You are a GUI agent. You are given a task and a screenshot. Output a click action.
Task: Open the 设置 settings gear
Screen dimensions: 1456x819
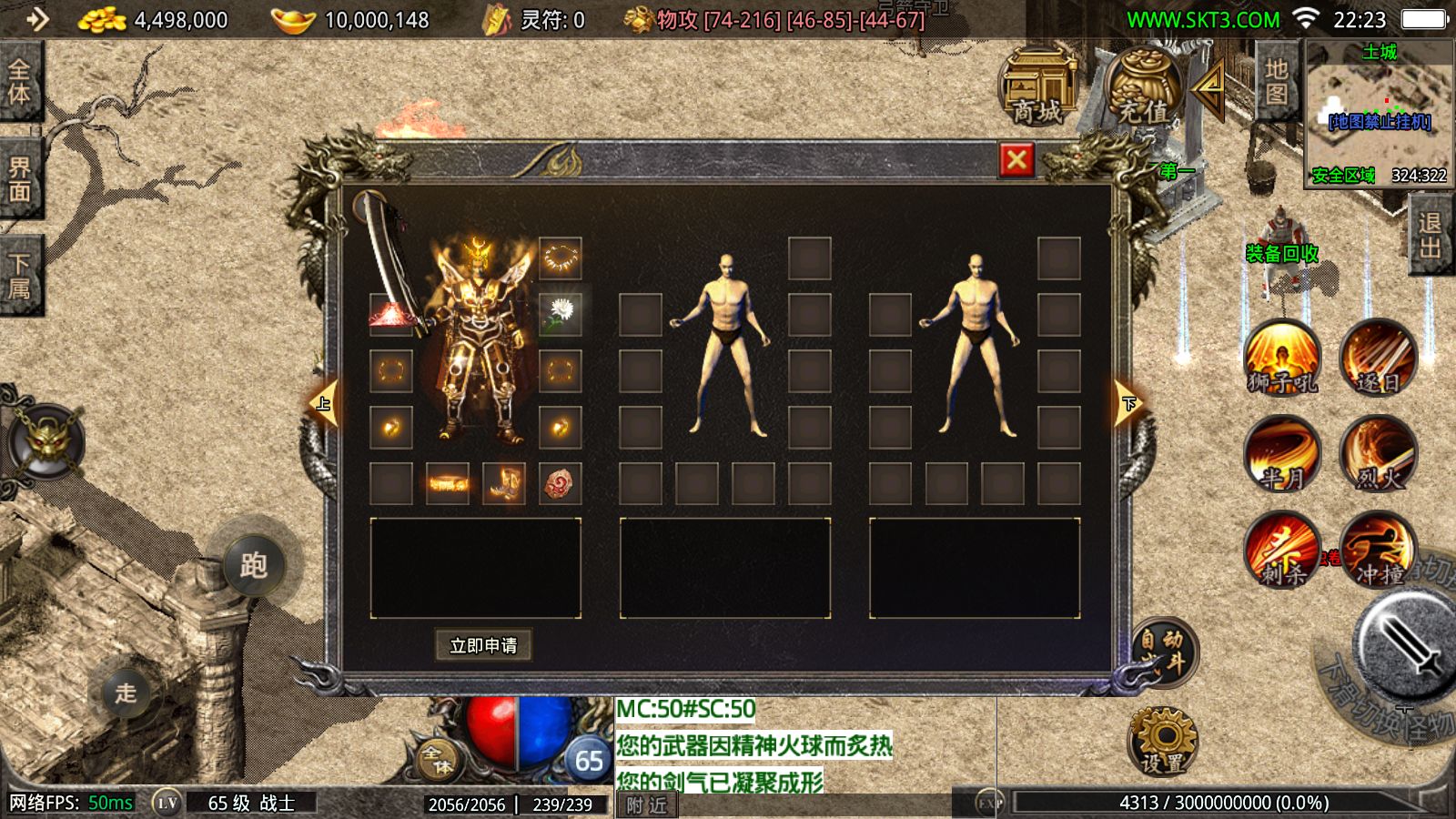coord(1162,741)
